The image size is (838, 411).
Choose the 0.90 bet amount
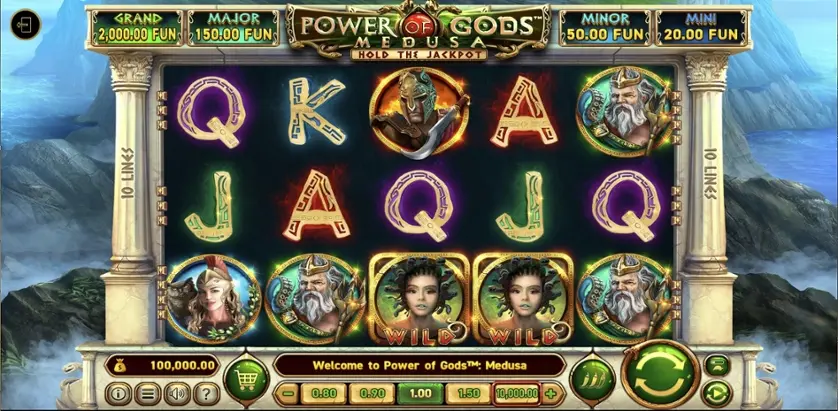(372, 394)
